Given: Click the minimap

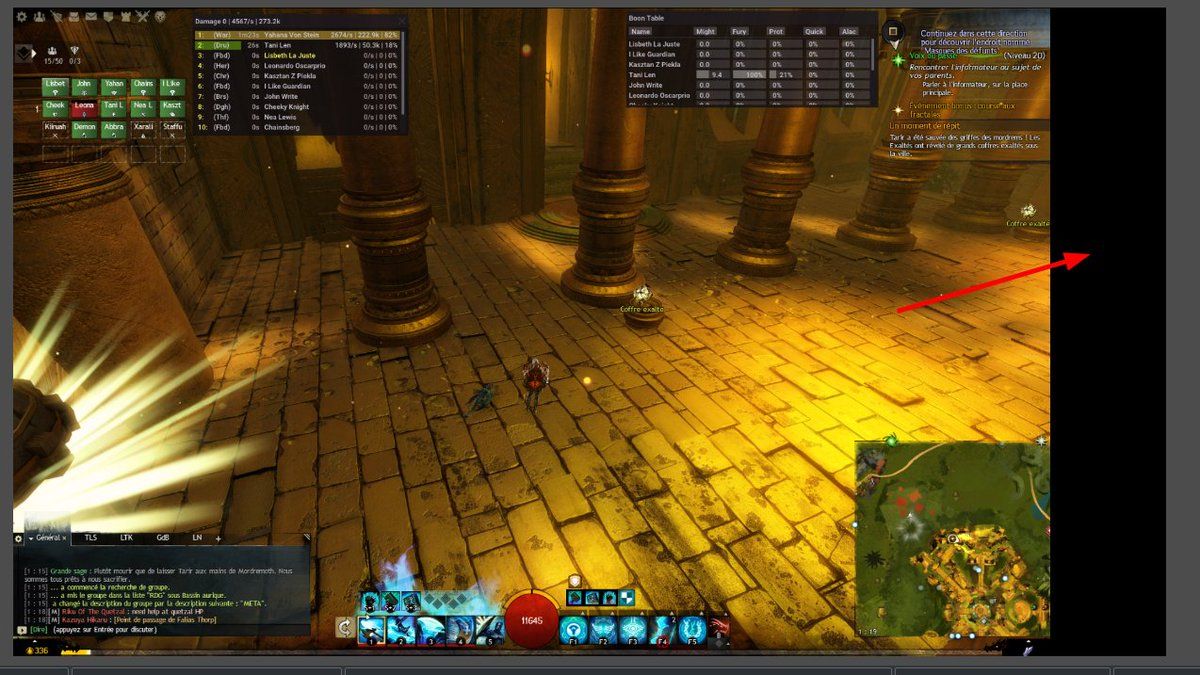Looking at the screenshot, I should pos(950,540).
